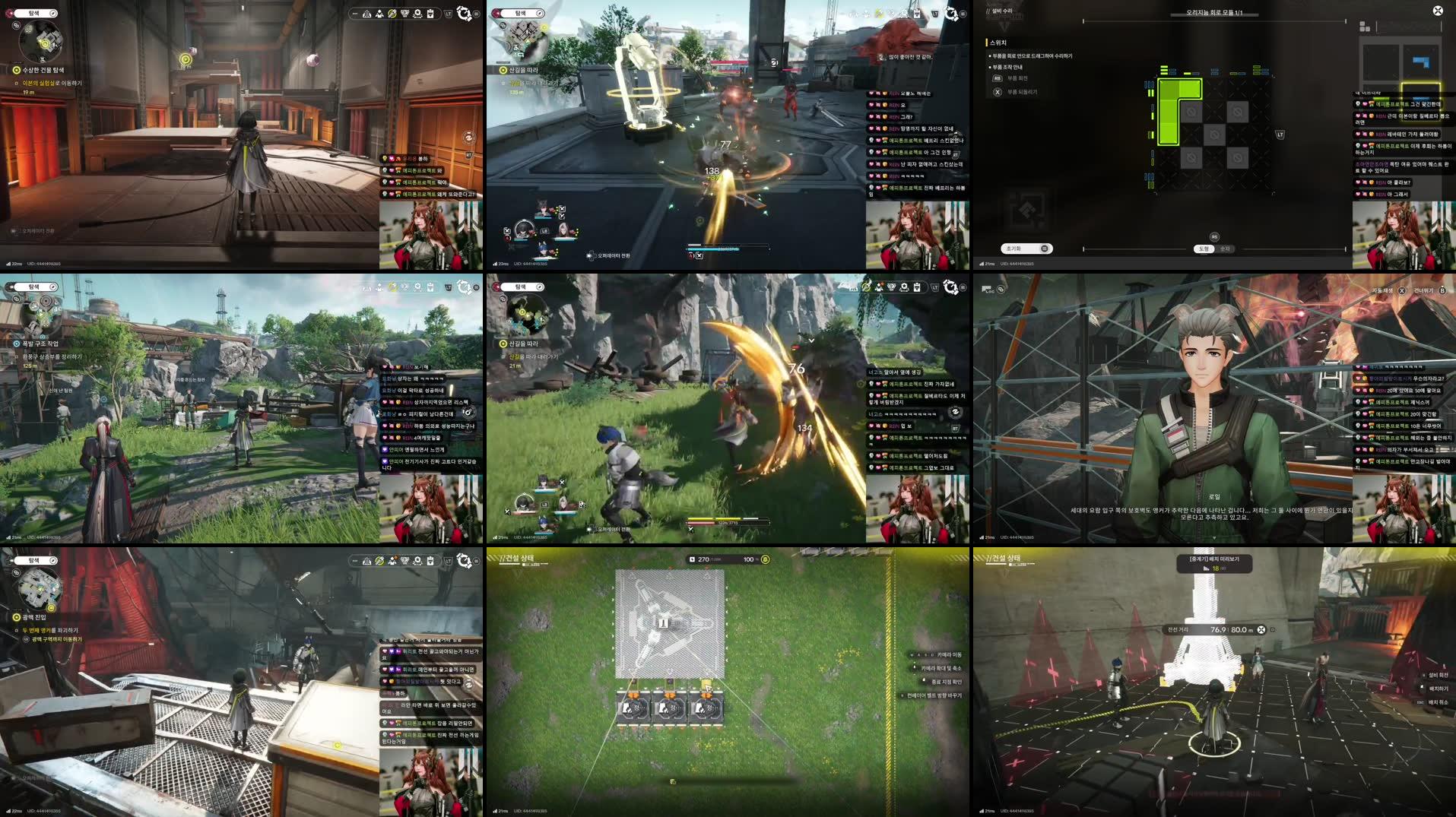The width and height of the screenshot is (1456, 817).
Task: Switch to the 도형 shape view
Action: 1204,249
